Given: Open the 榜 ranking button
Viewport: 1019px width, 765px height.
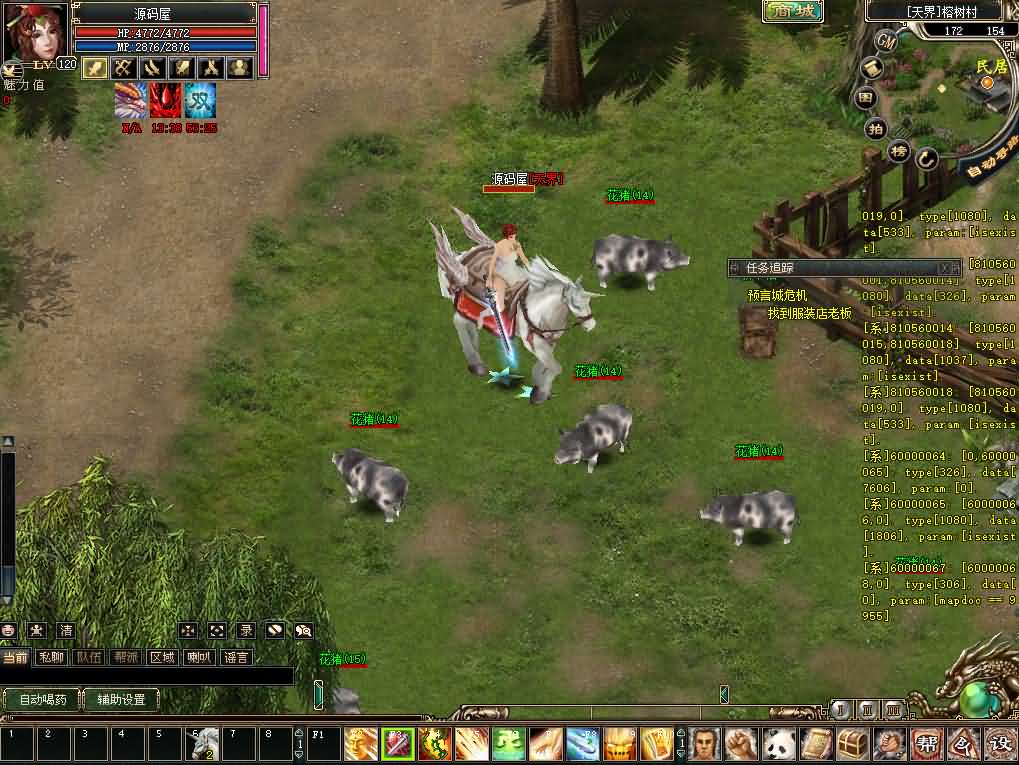Looking at the screenshot, I should (x=899, y=151).
